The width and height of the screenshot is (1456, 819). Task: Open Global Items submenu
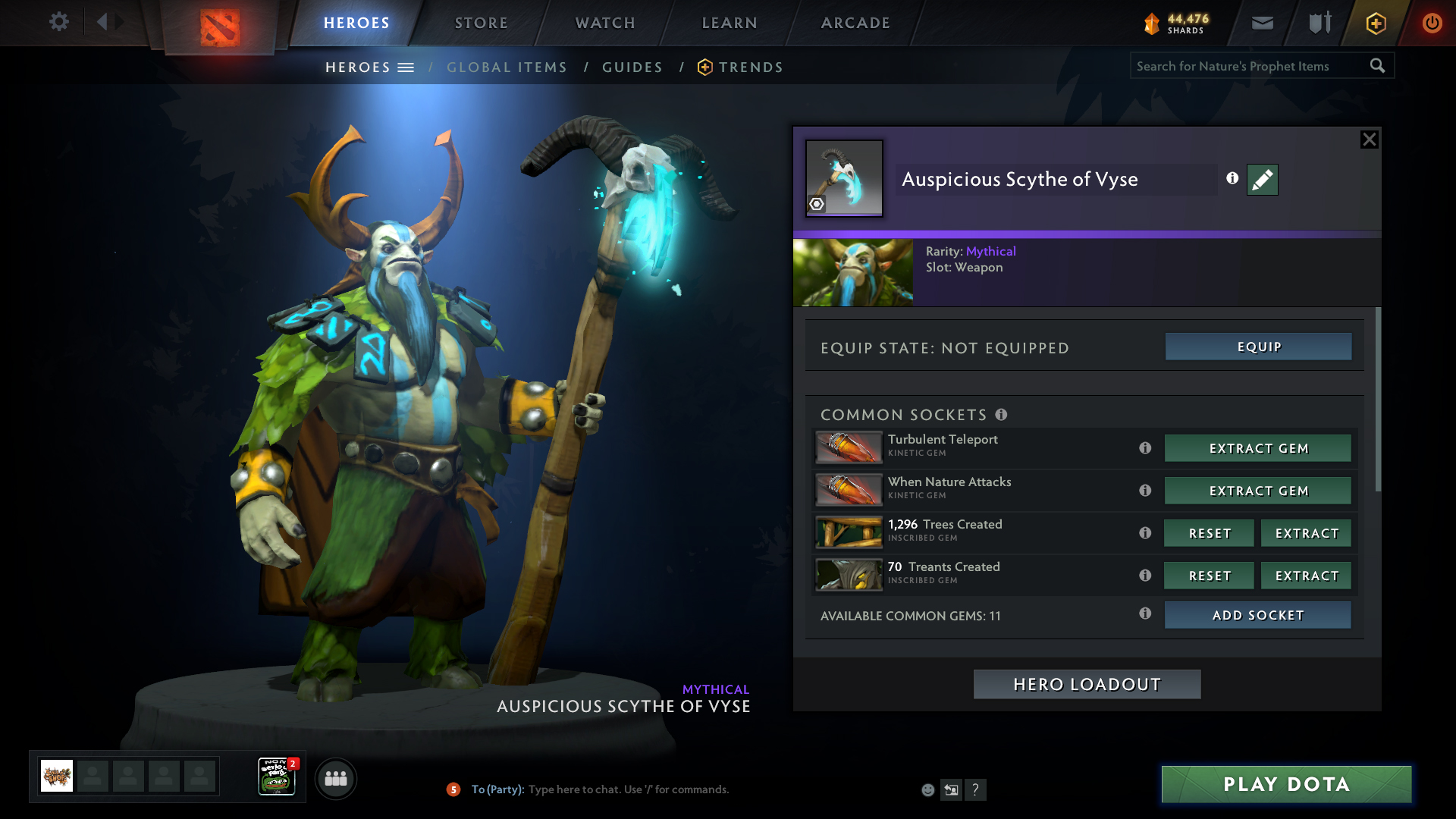point(507,67)
